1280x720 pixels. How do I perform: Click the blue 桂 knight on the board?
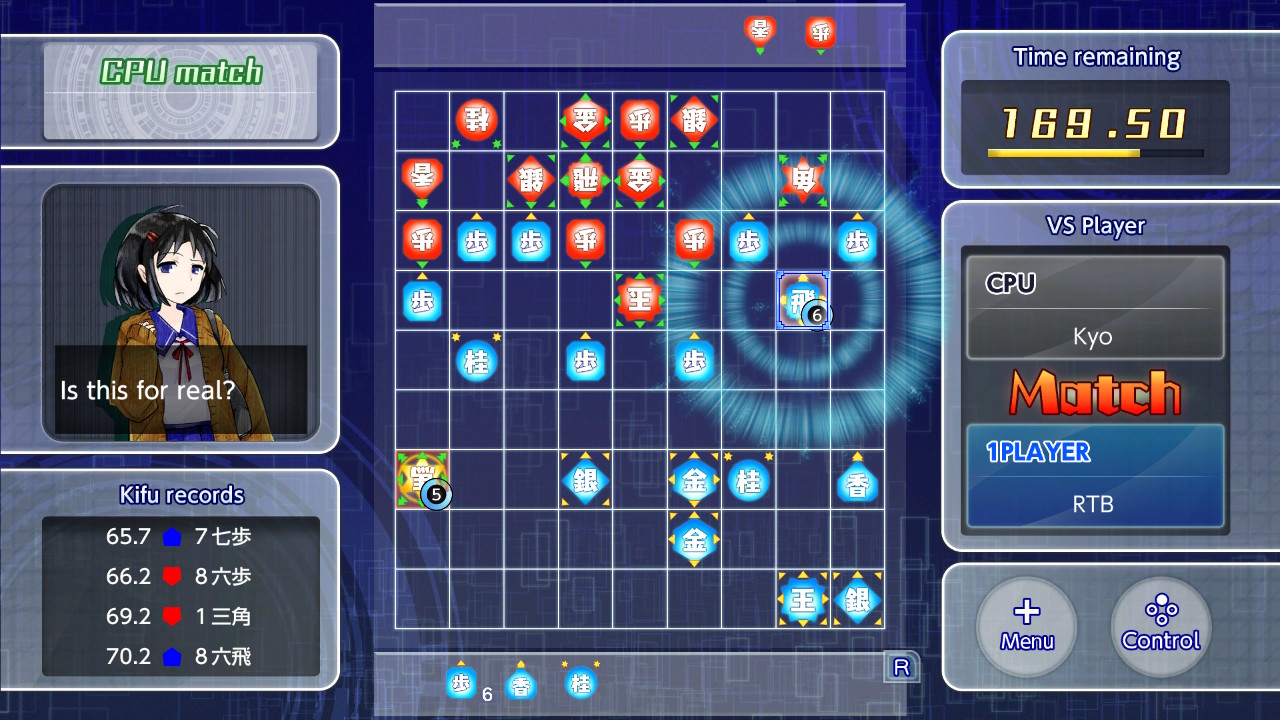(476, 361)
